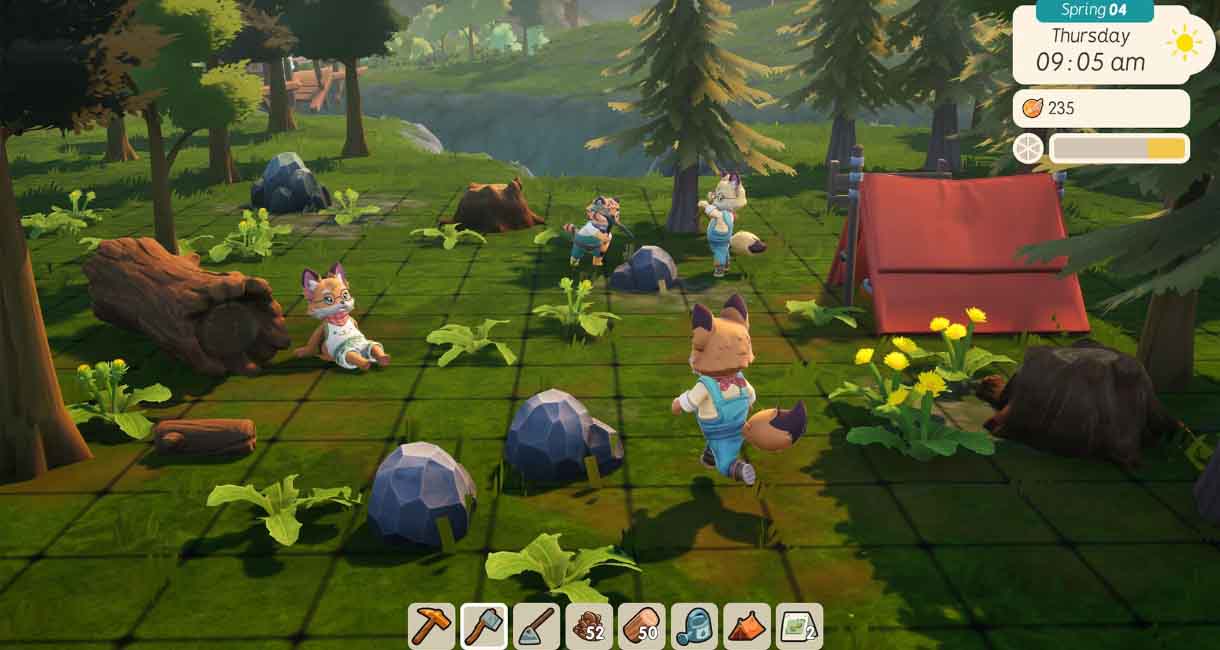Select the pickaxe hotbar slot

click(432, 626)
